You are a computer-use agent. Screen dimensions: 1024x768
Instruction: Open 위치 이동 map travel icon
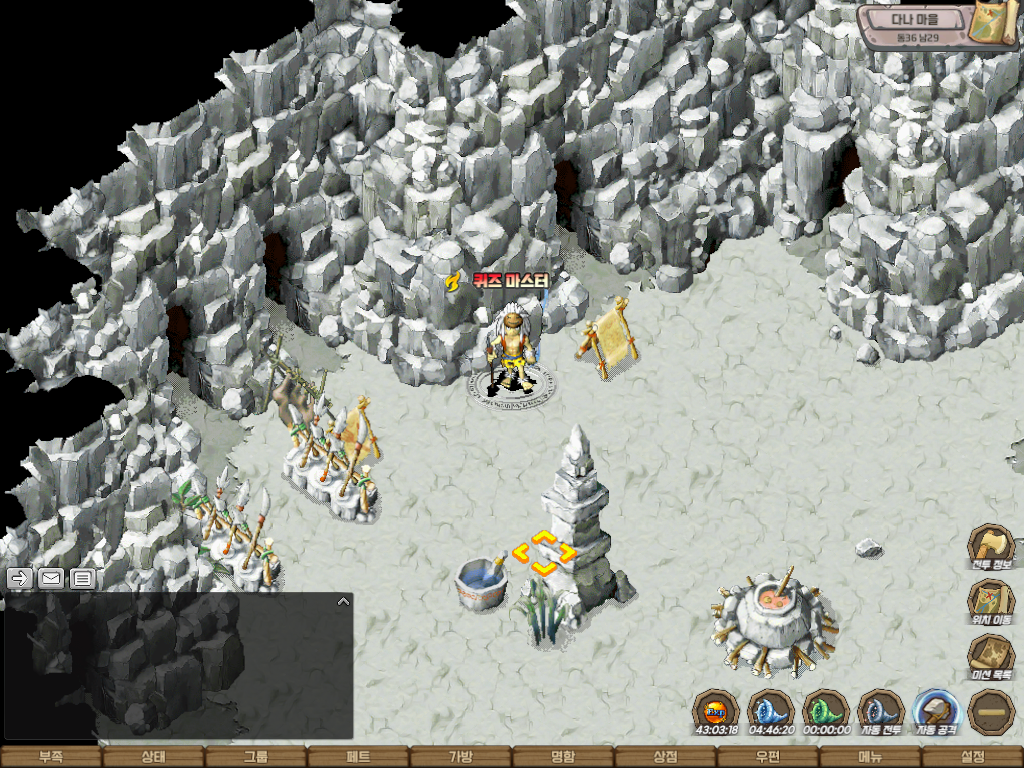coord(991,603)
